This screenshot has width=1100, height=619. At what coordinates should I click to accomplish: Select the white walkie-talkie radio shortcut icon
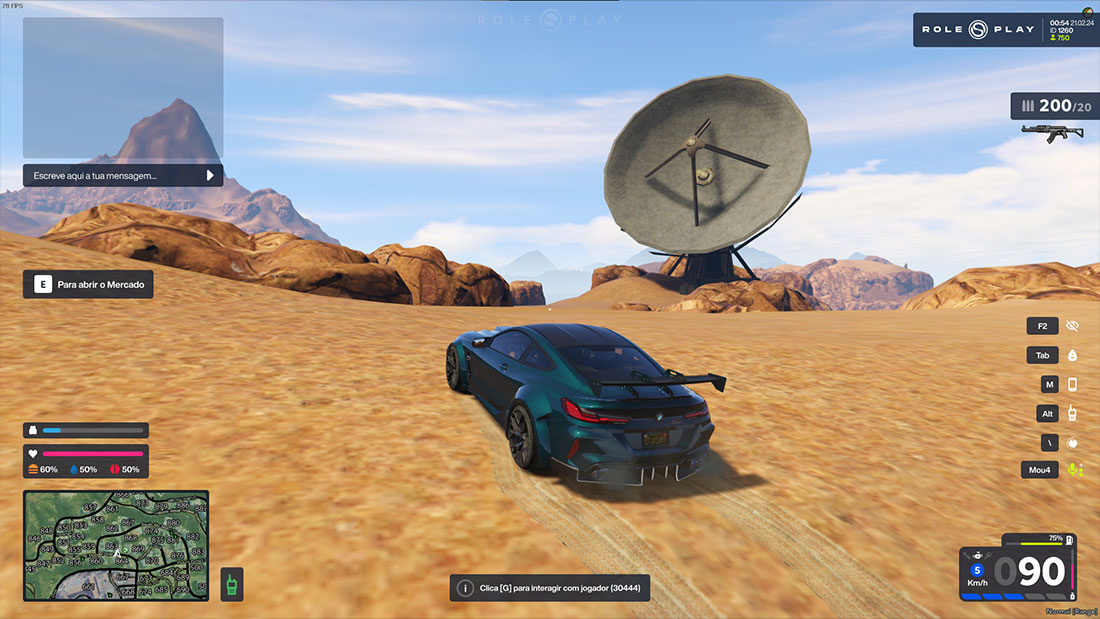tap(1073, 413)
